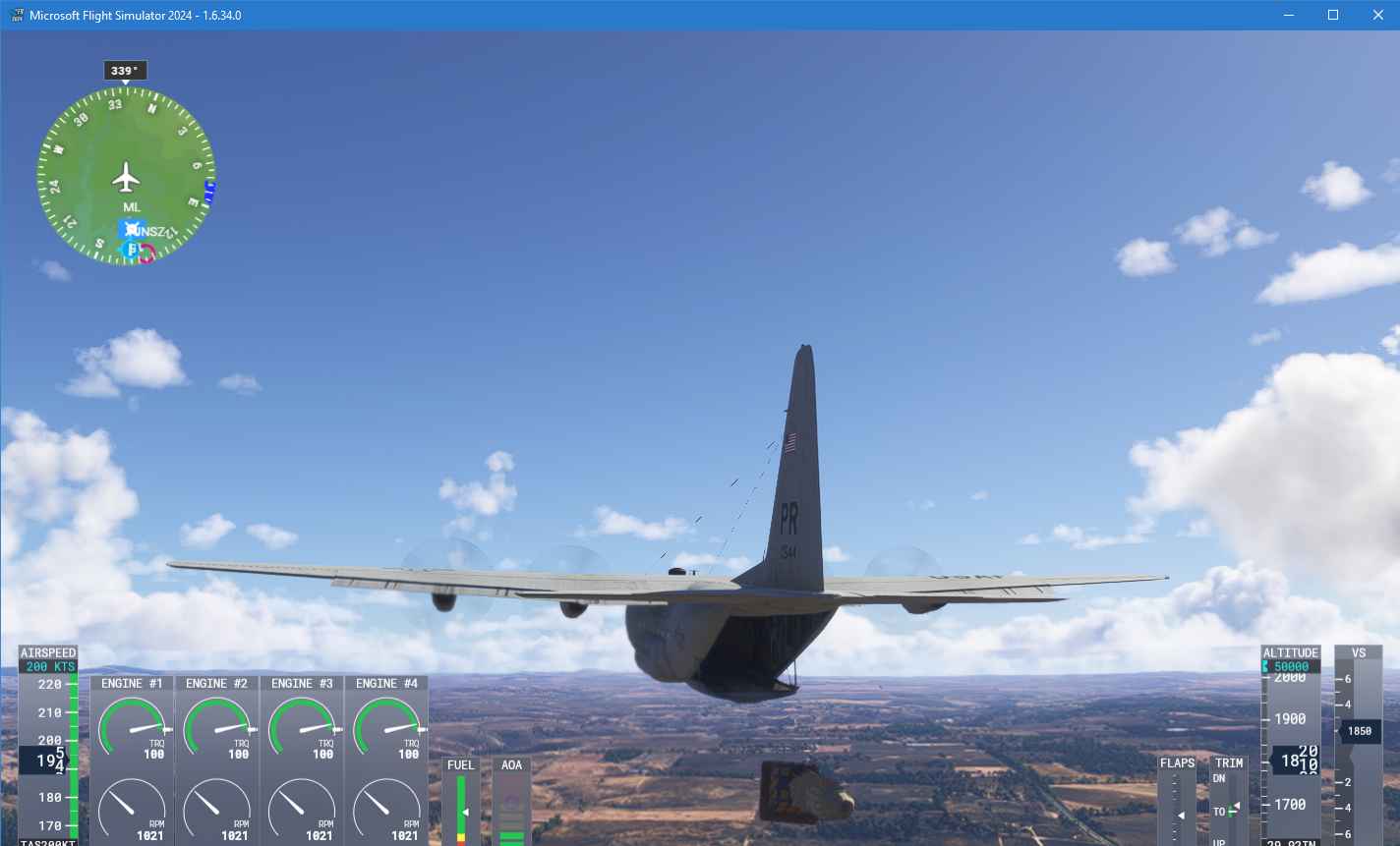Click the ENGINE #3 panel header
1400x846 pixels.
coord(301,683)
